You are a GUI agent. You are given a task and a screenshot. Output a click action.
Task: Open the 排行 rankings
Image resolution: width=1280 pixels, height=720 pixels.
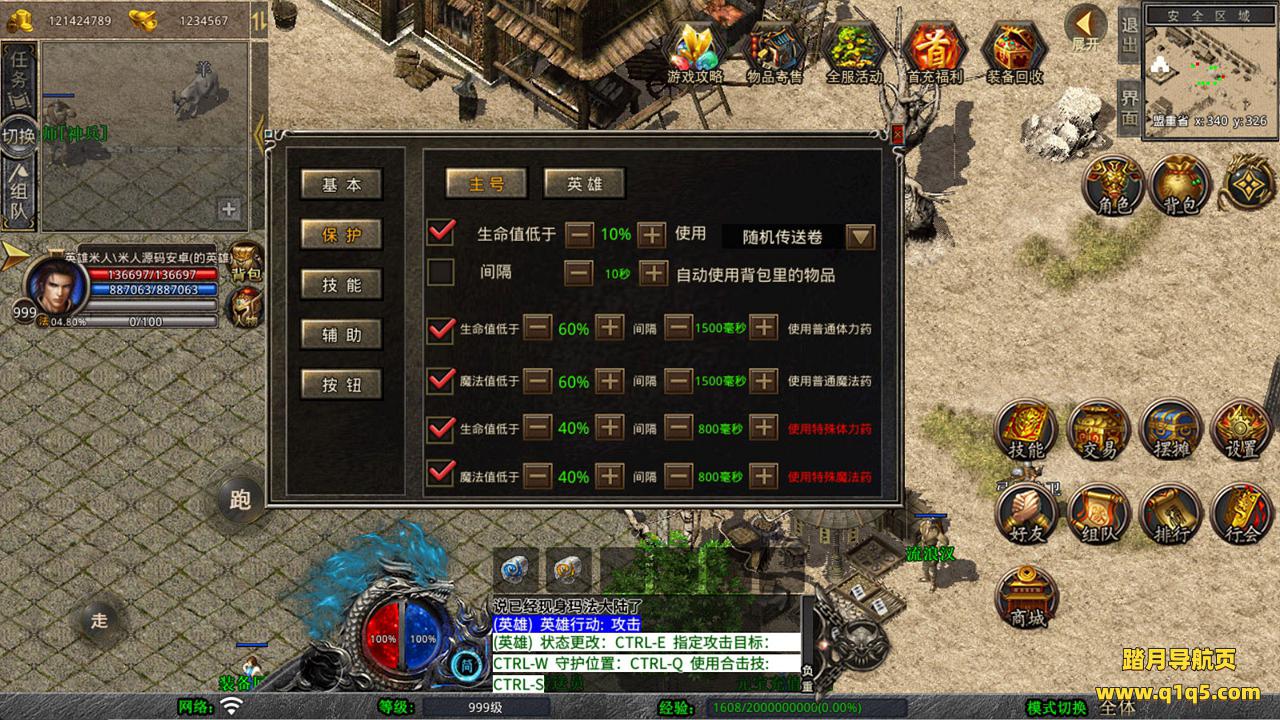click(1170, 512)
